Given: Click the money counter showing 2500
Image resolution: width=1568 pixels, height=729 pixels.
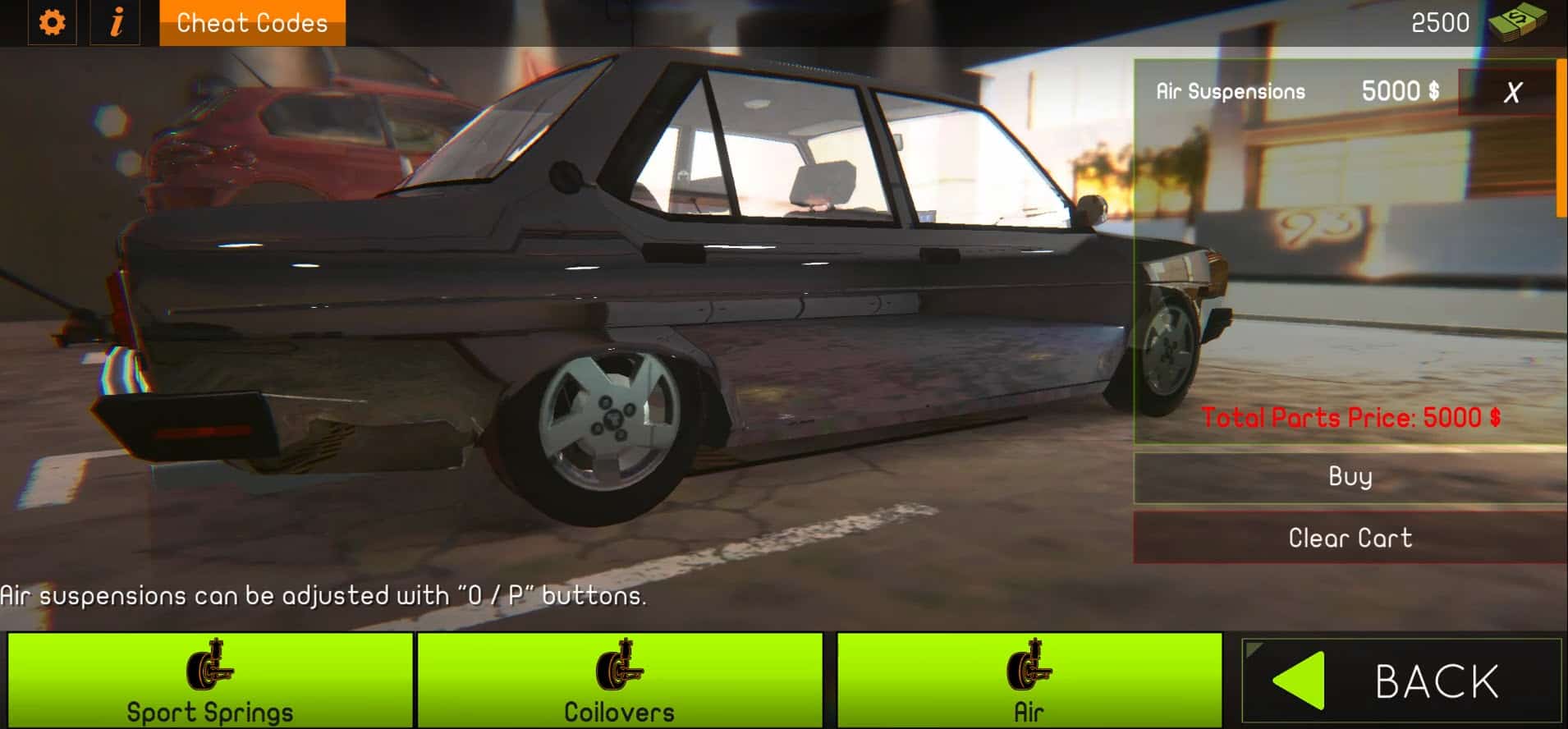Looking at the screenshot, I should [1439, 22].
